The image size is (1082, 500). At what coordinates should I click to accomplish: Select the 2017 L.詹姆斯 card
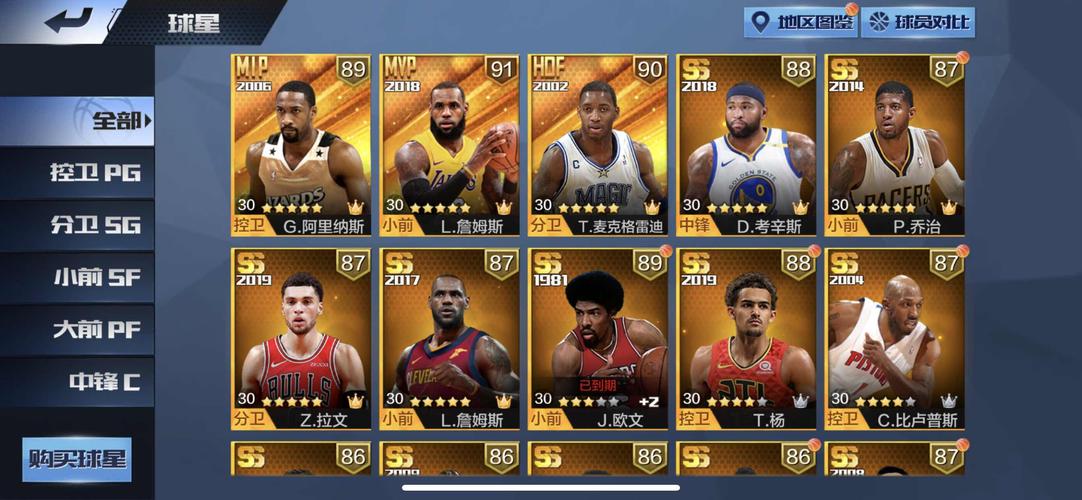tap(450, 339)
